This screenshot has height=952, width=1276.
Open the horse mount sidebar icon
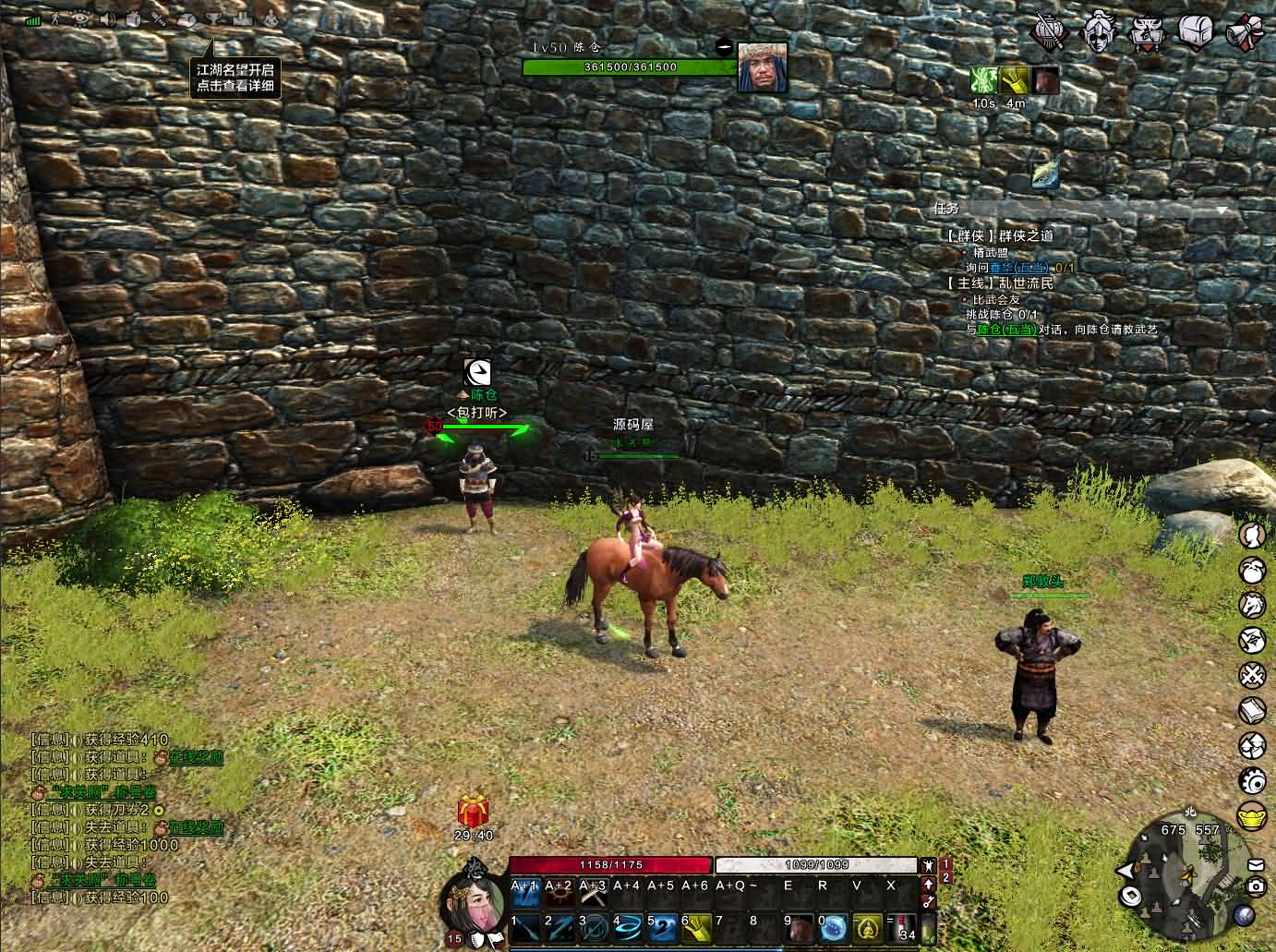(1252, 605)
